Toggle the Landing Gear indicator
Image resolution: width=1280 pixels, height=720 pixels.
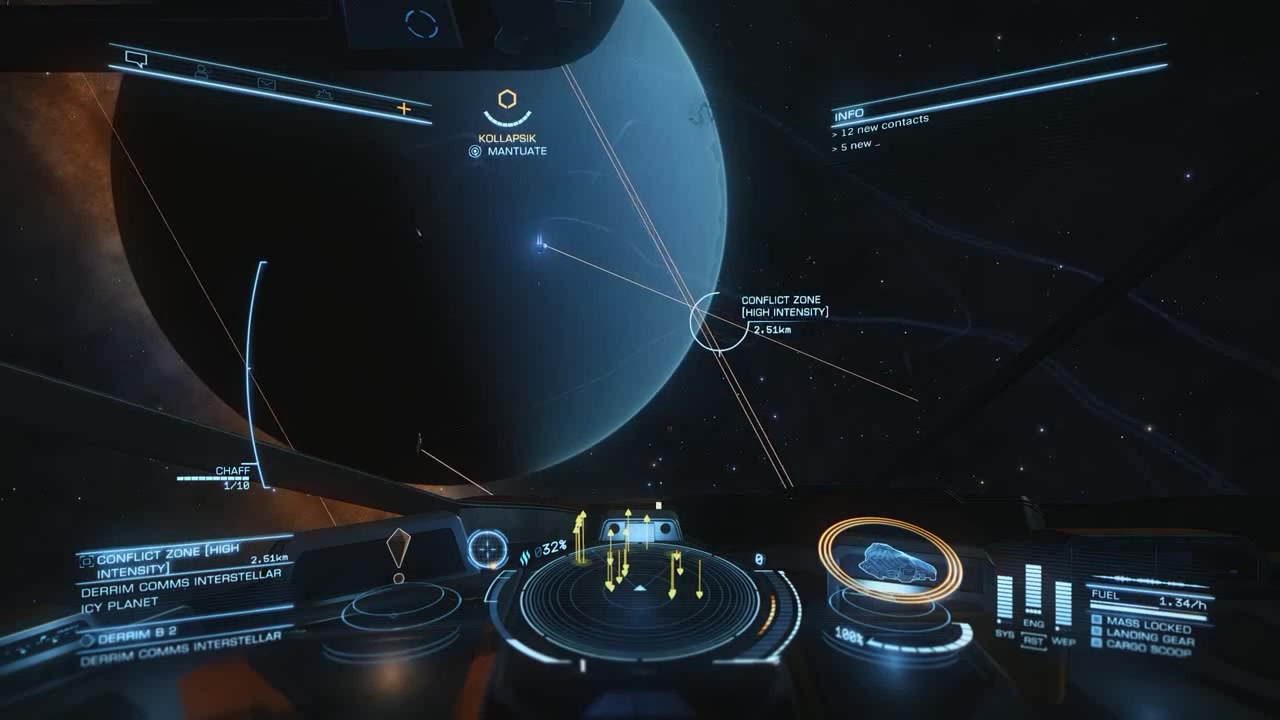[x=1147, y=635]
